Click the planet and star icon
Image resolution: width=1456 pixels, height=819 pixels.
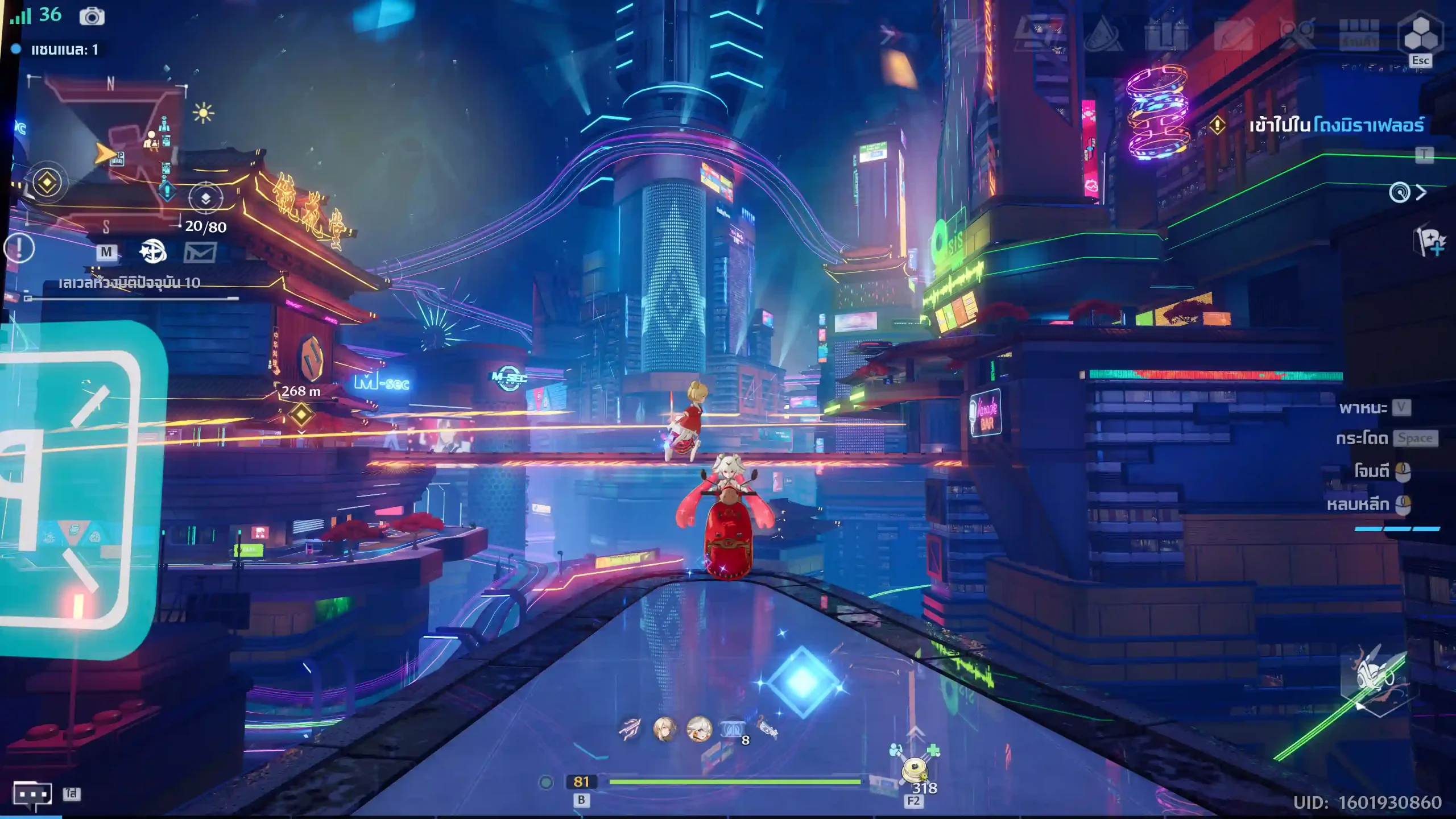click(152, 251)
